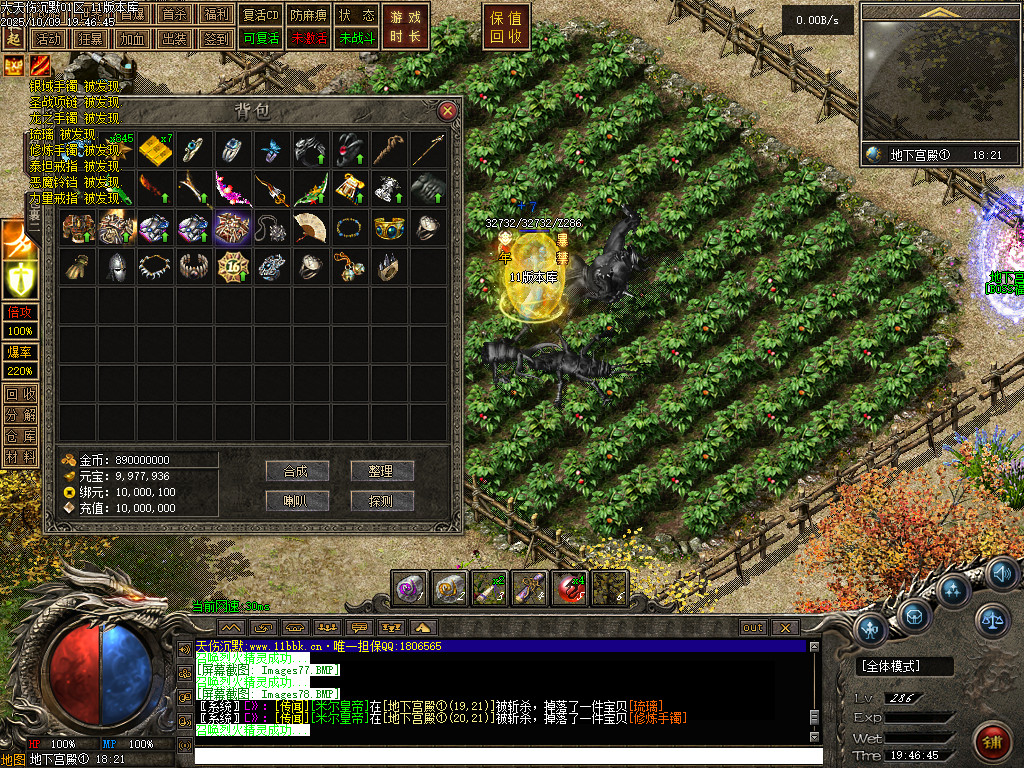Open the 签到 daily sign-in
This screenshot has width=1024, height=768.
tap(215, 39)
